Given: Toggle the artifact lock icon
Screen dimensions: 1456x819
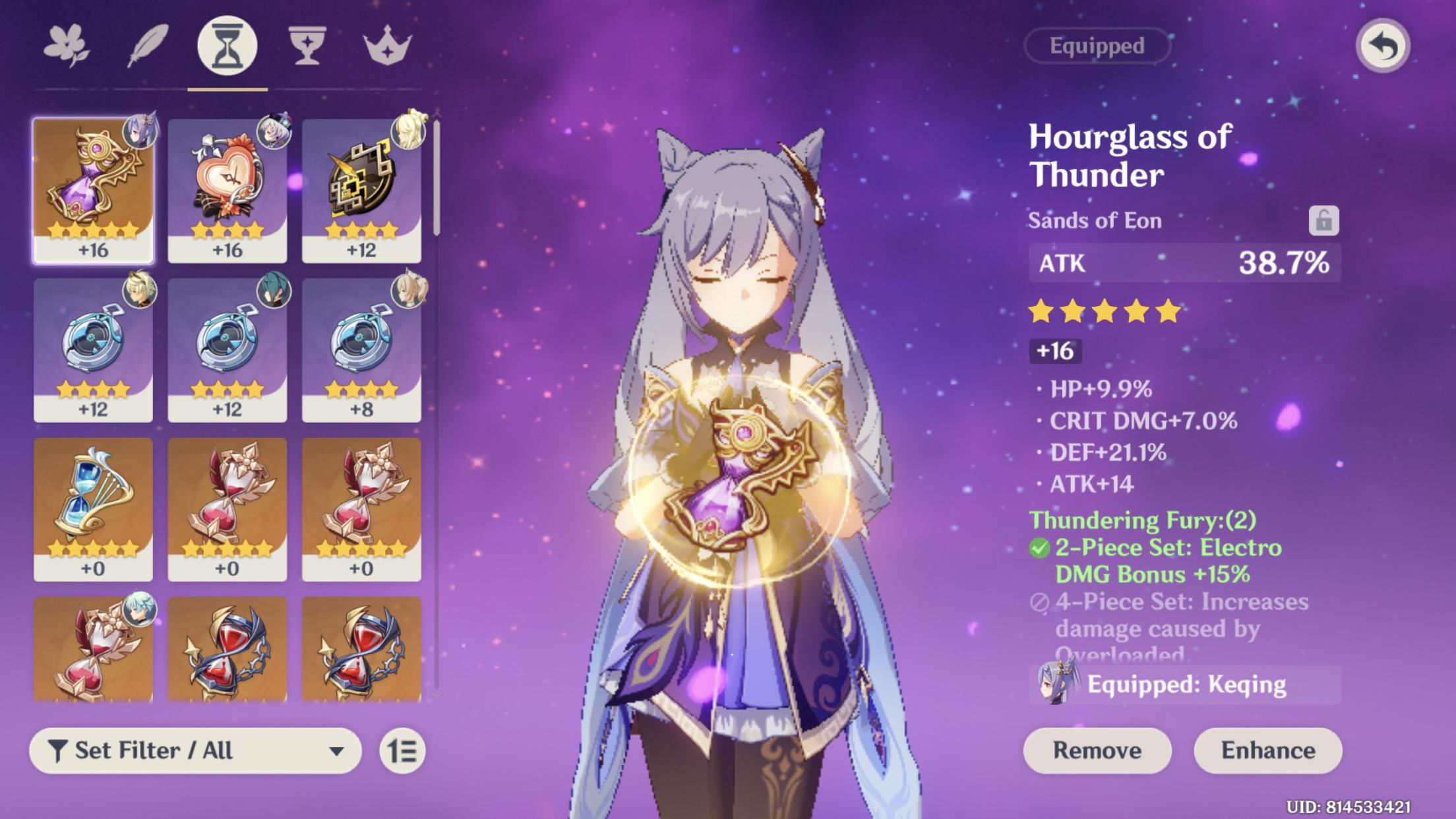Looking at the screenshot, I should (1323, 220).
